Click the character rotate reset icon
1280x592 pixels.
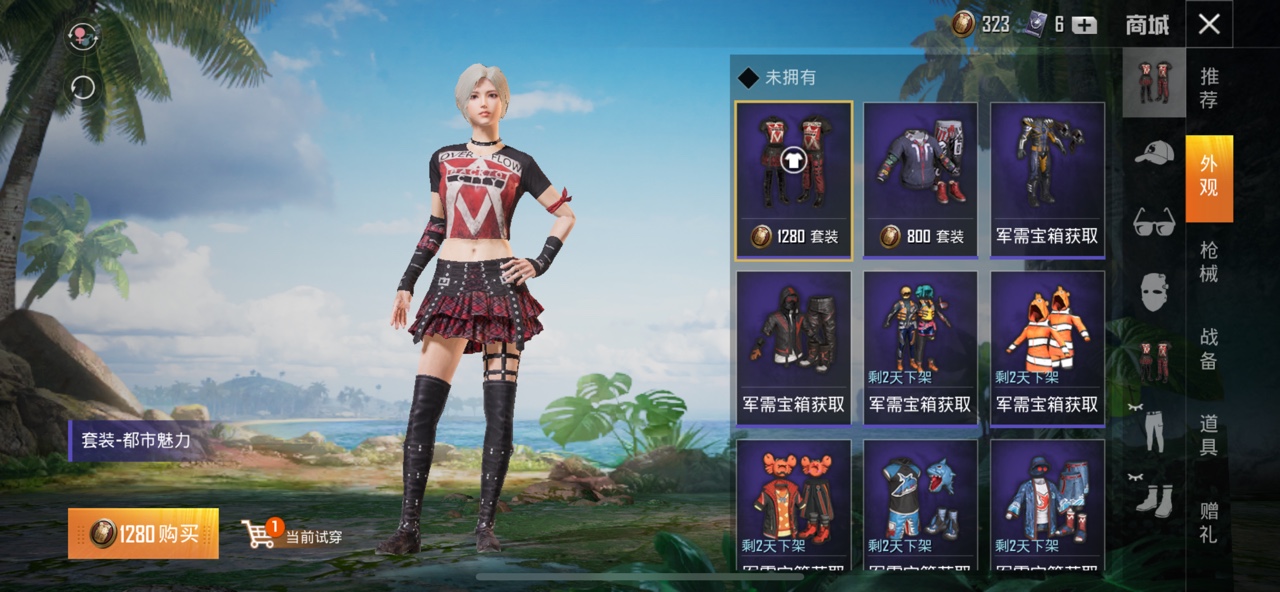point(82,88)
